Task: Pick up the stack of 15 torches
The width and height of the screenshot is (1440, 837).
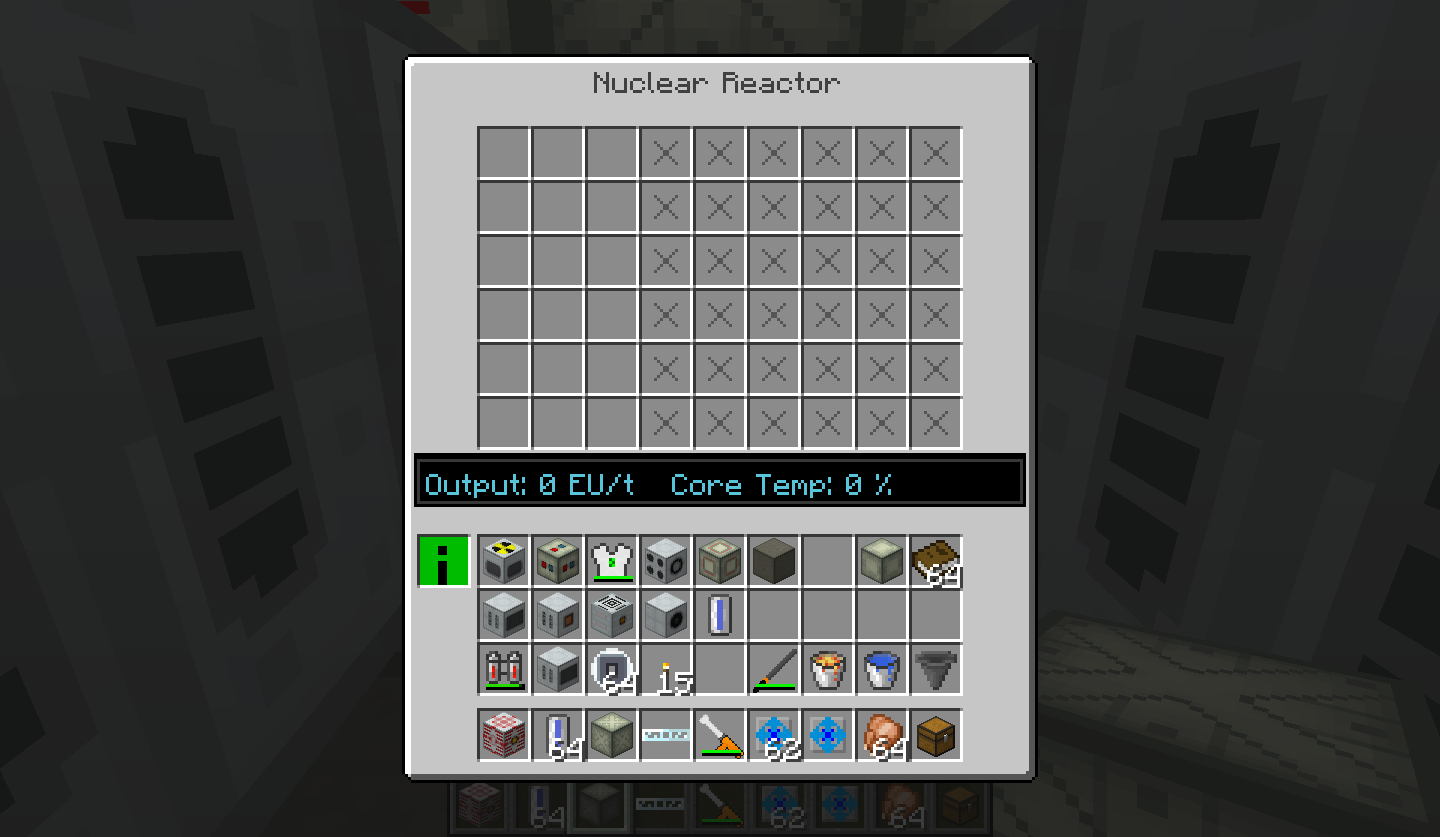Action: (x=666, y=669)
